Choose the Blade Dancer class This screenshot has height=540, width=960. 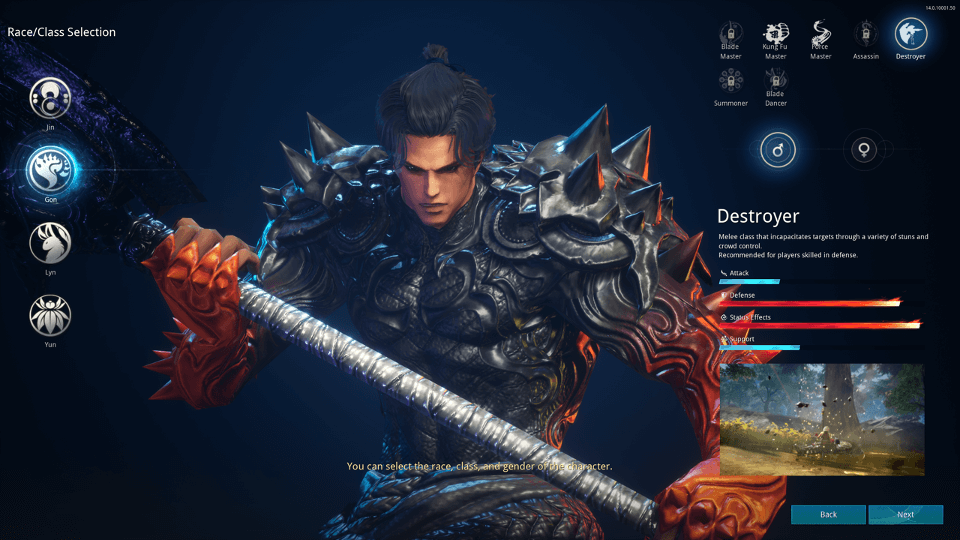click(775, 80)
